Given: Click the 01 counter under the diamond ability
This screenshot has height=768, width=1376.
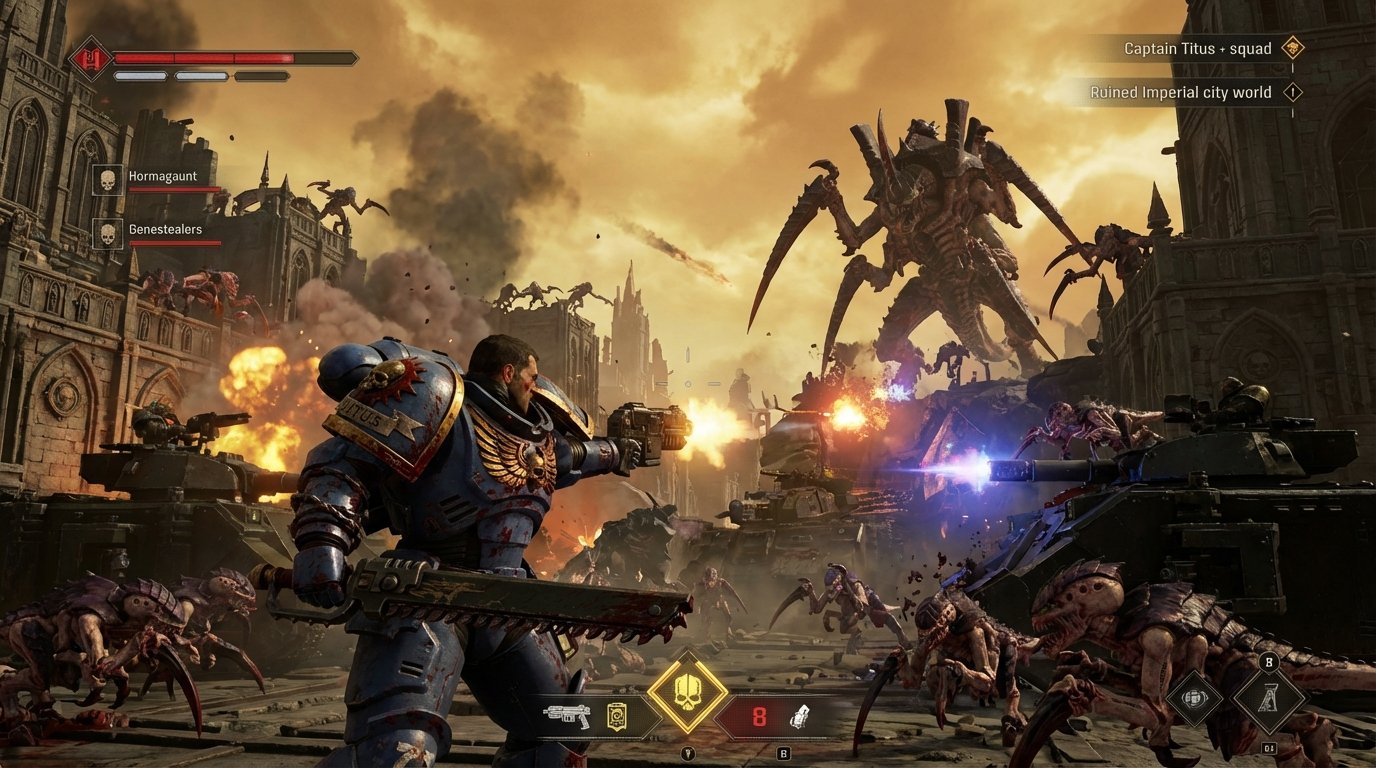Looking at the screenshot, I should tap(1268, 747).
